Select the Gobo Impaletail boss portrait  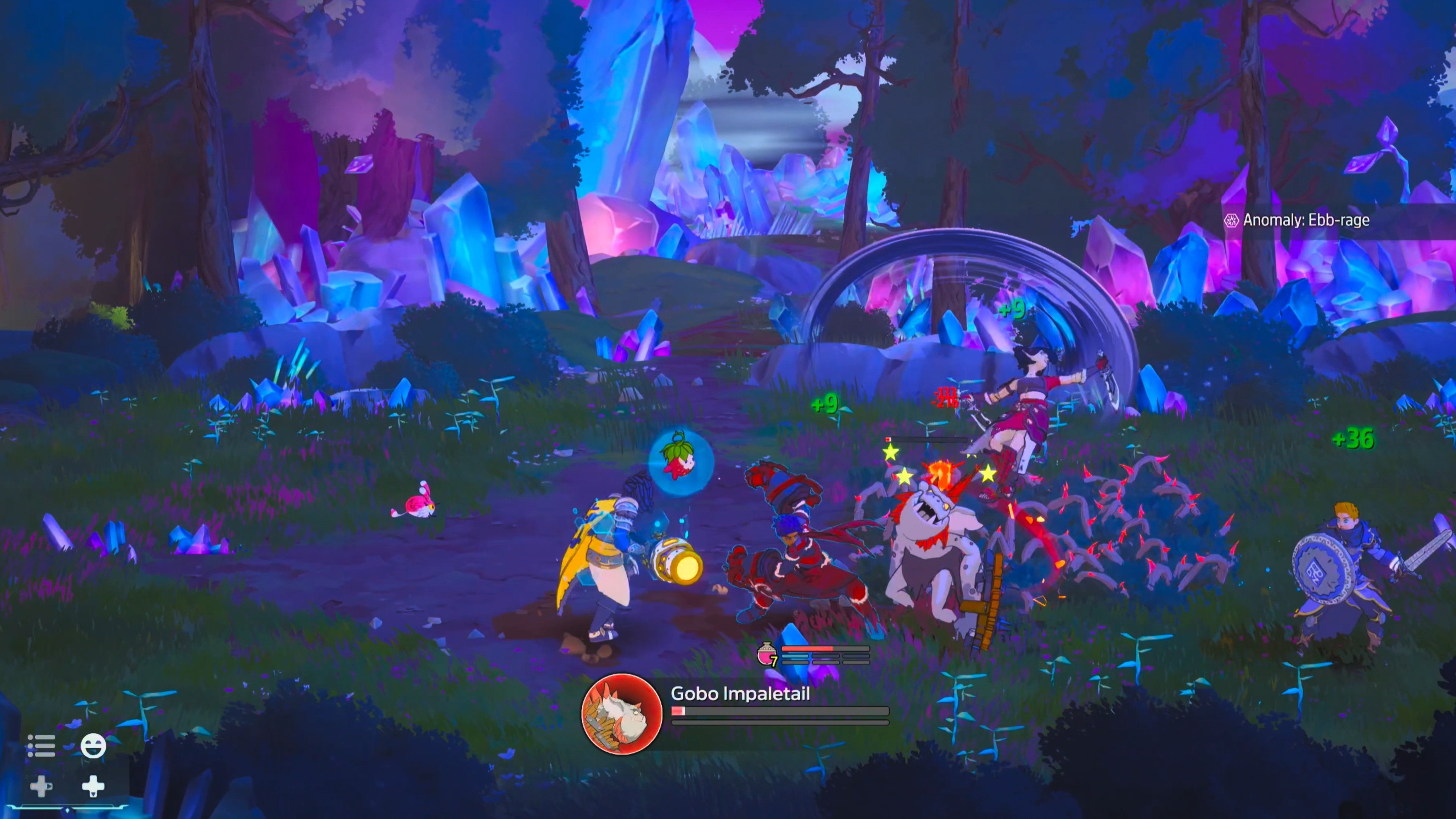(x=622, y=713)
